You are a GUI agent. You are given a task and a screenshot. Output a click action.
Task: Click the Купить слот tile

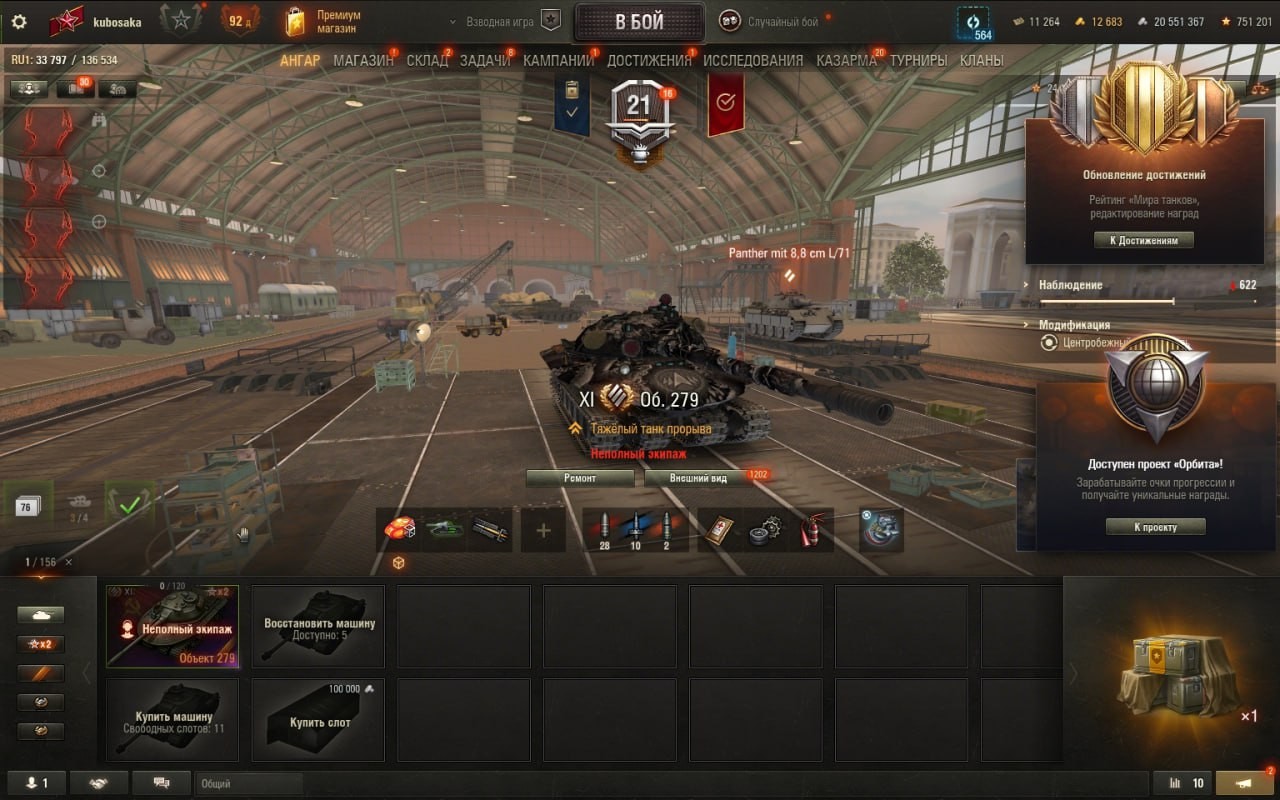tap(318, 720)
